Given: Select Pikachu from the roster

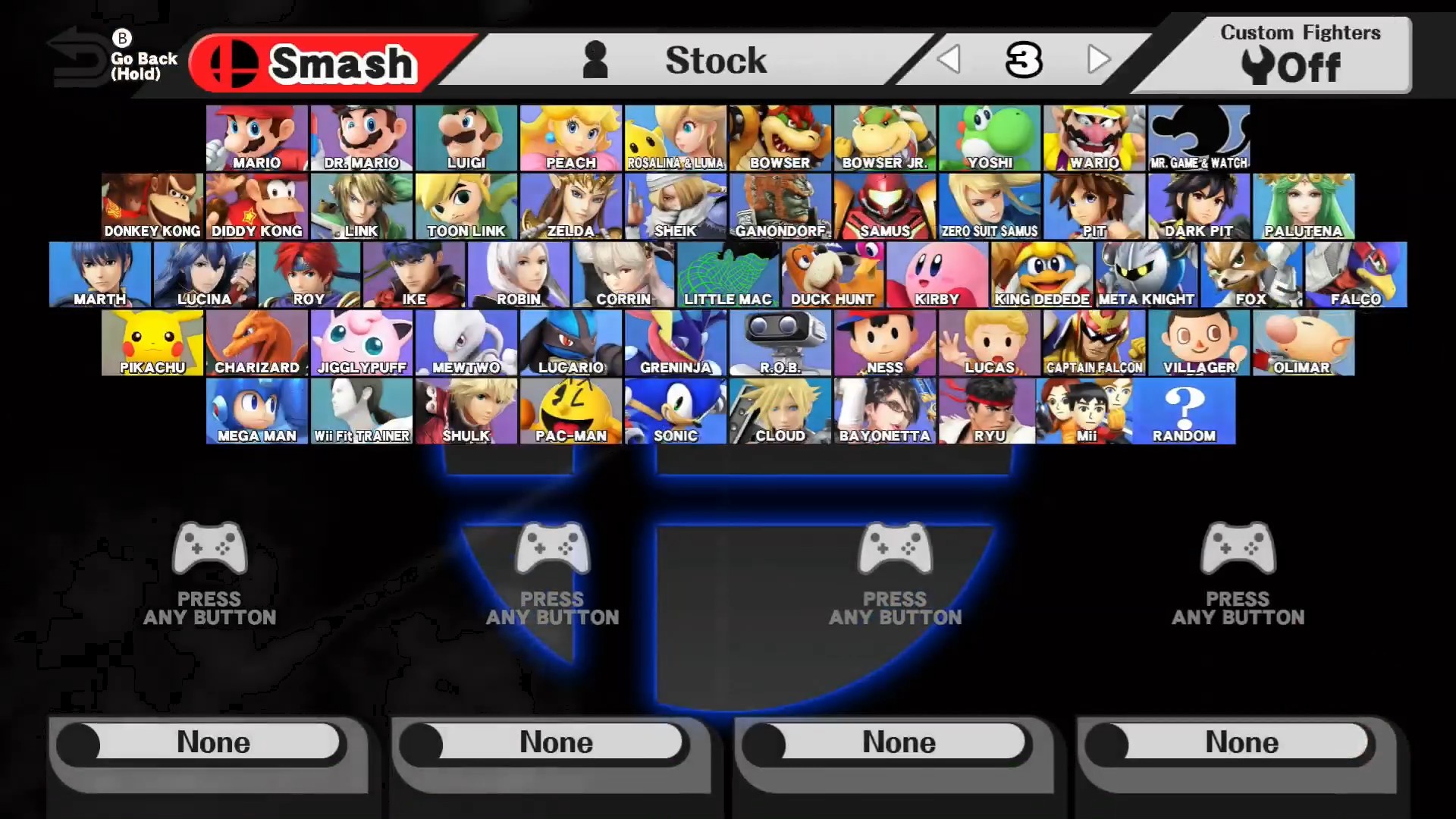Looking at the screenshot, I should (x=152, y=341).
